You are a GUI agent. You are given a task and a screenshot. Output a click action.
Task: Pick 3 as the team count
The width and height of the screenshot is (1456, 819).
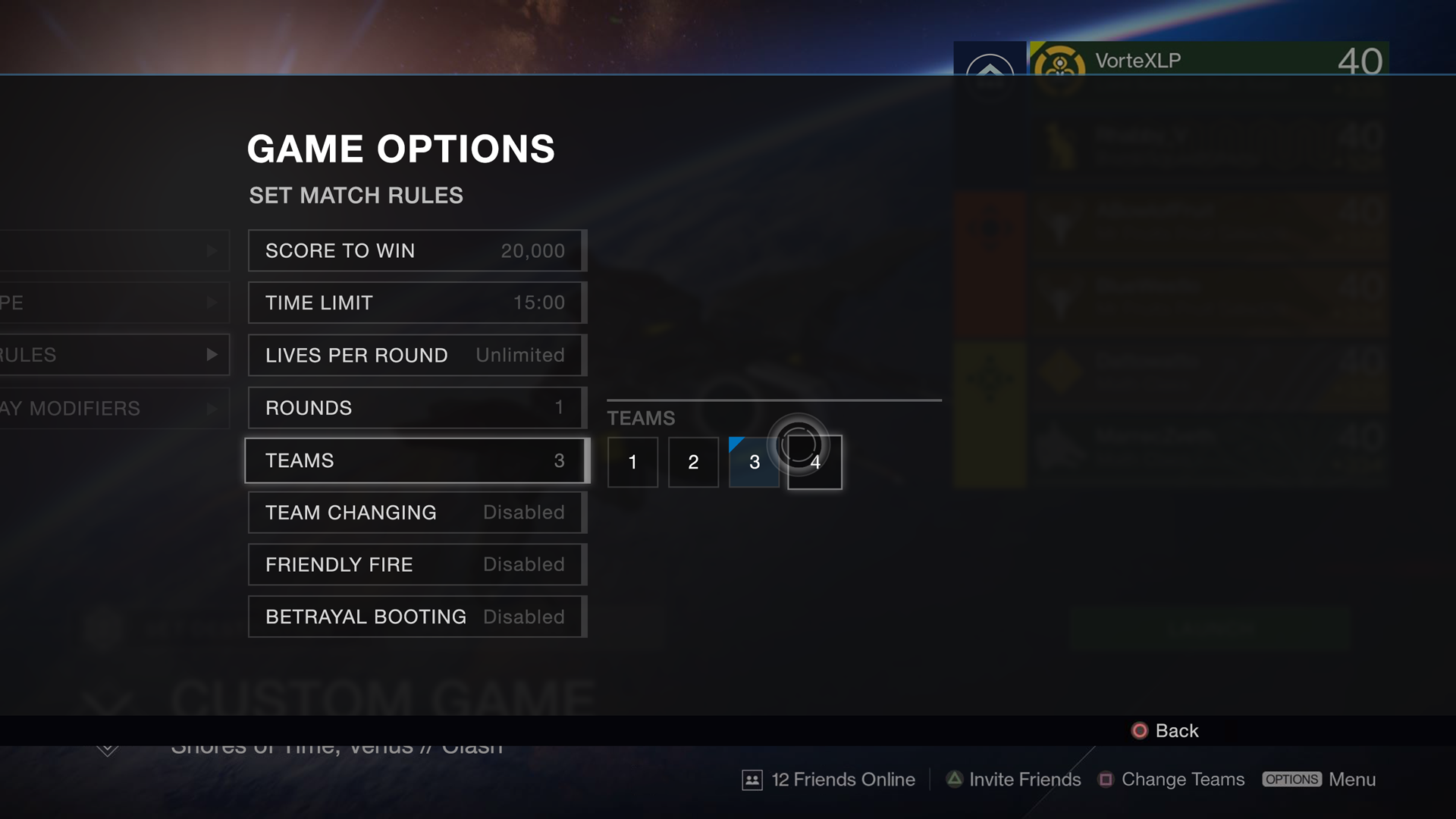(754, 462)
